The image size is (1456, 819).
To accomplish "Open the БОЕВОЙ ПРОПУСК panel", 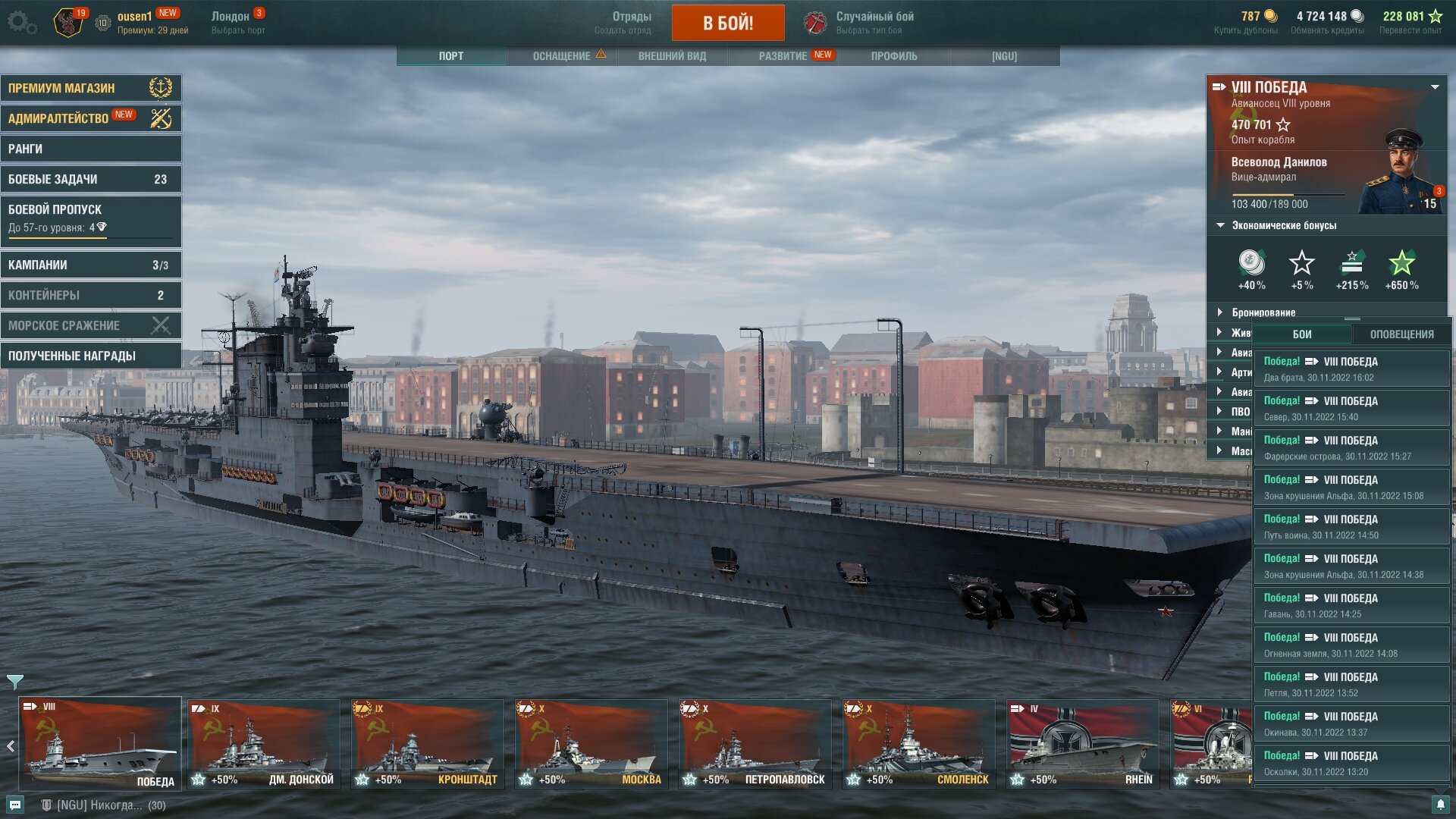I will (90, 219).
